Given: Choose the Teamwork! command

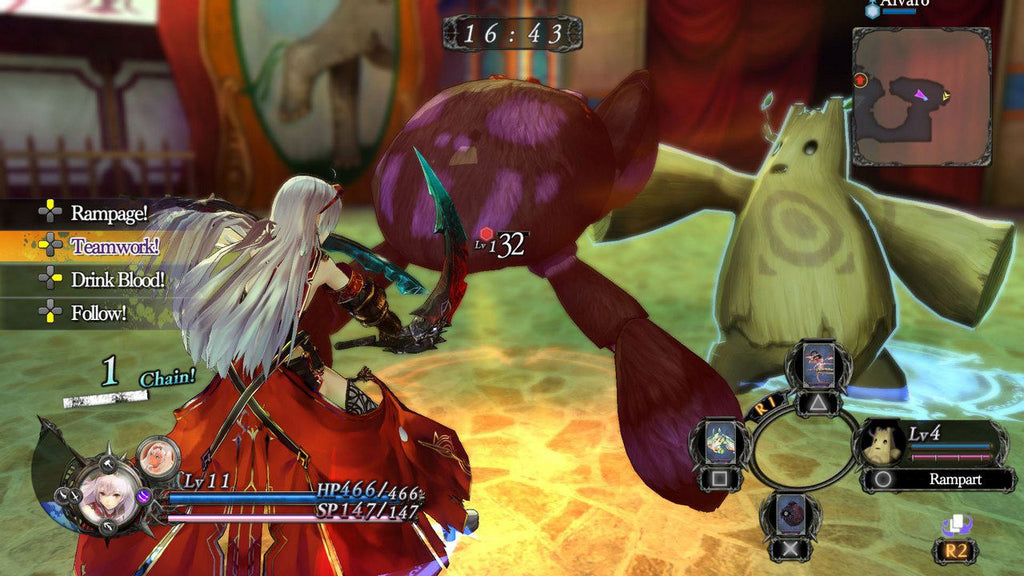Looking at the screenshot, I should [x=114, y=246].
